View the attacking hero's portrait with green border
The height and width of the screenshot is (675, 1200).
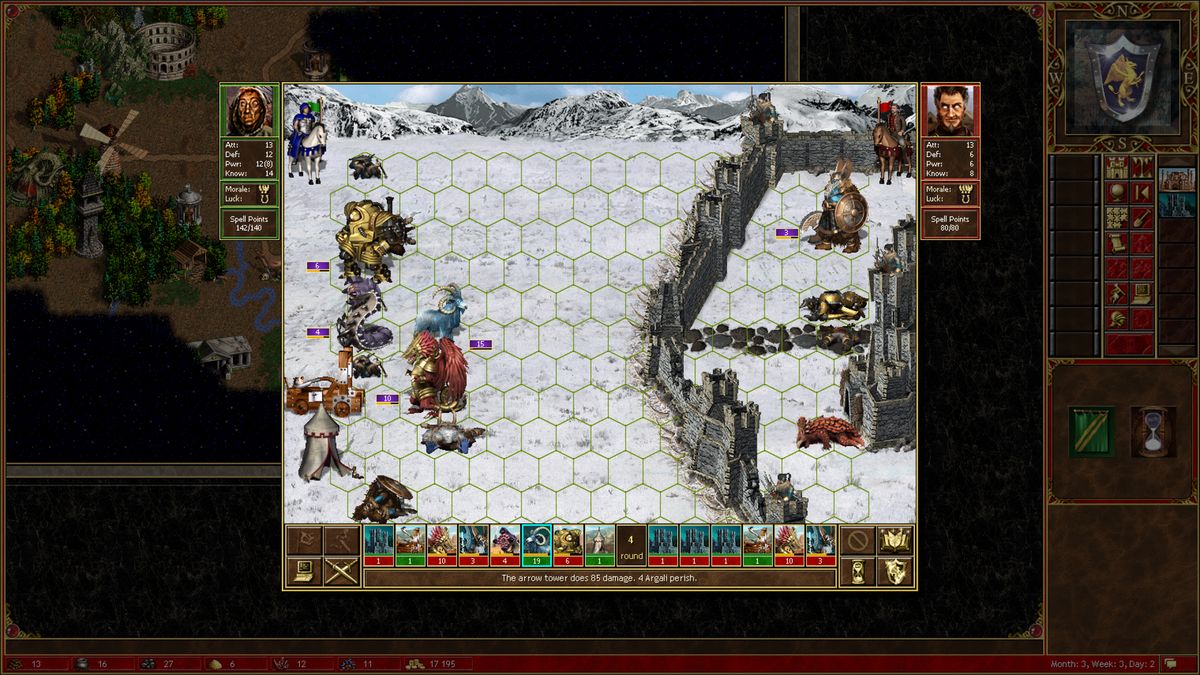249,111
